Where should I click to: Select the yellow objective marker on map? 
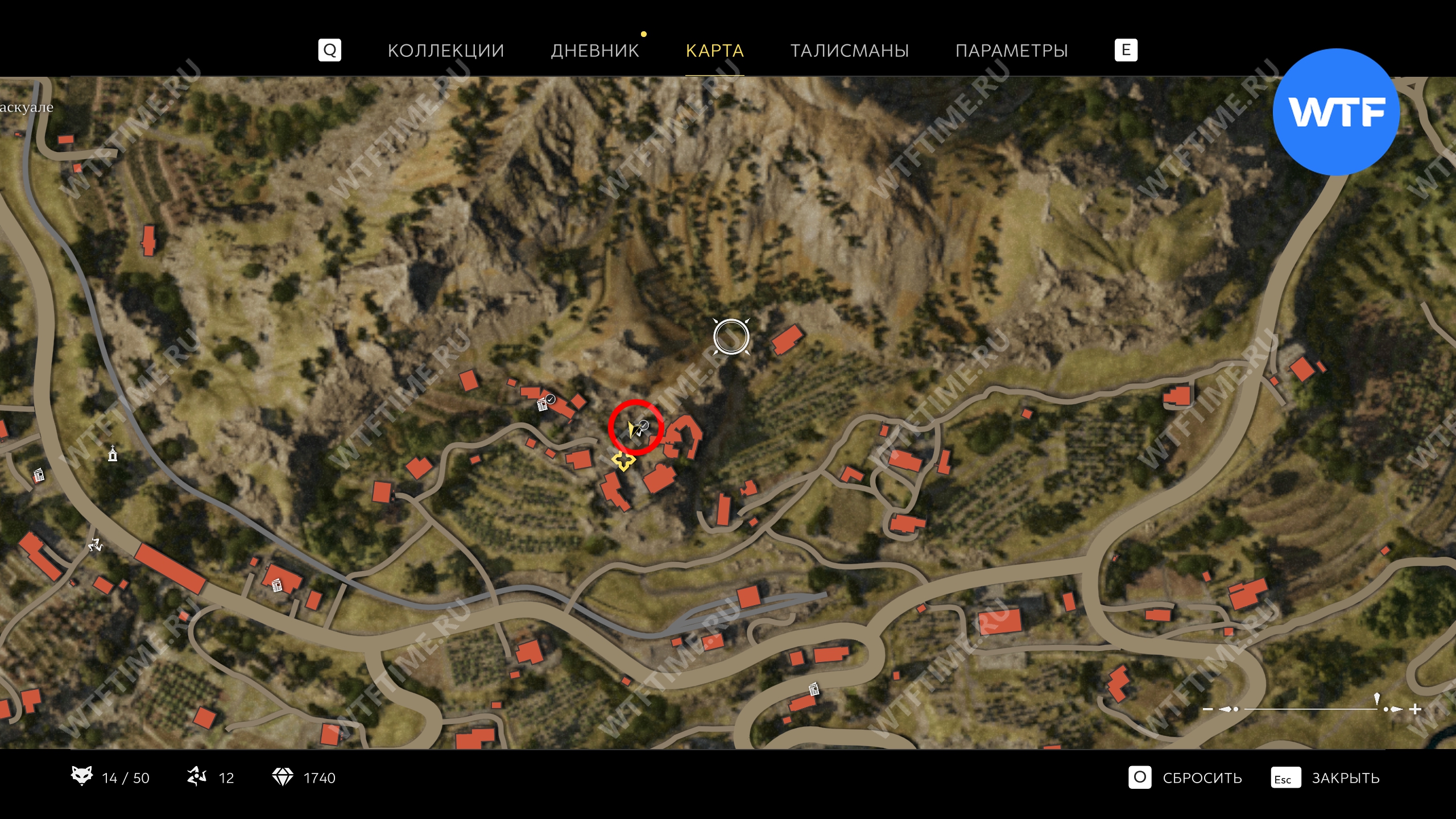tap(623, 460)
